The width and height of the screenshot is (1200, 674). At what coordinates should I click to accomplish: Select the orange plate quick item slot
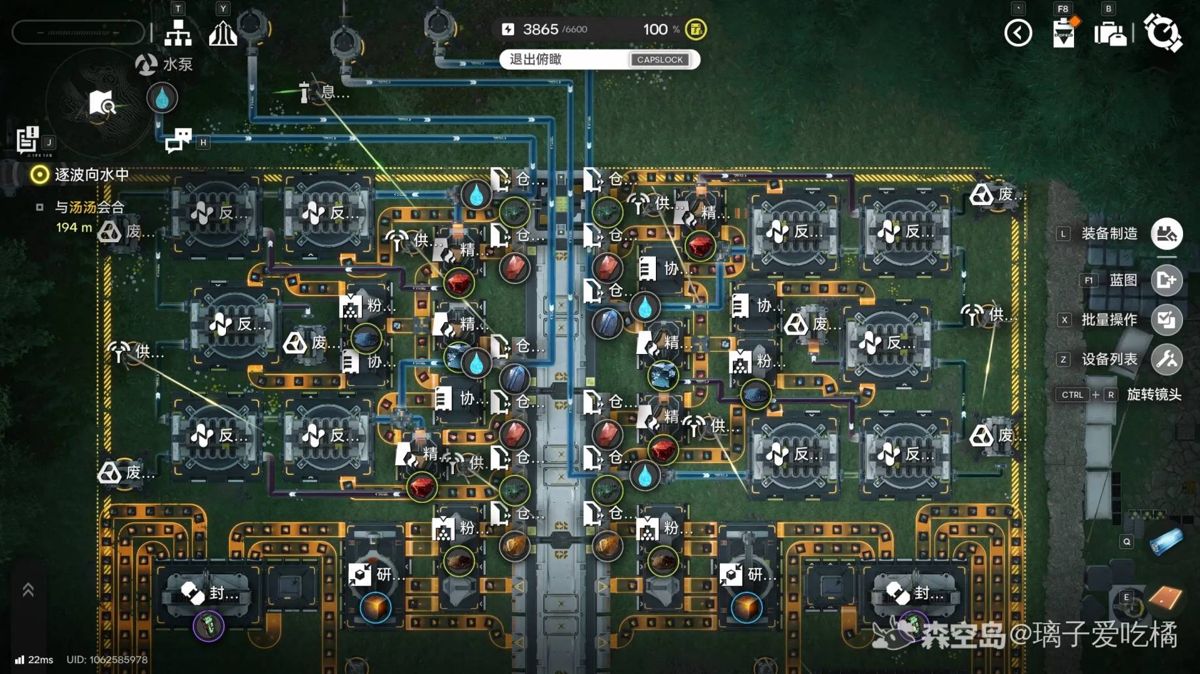1164,597
